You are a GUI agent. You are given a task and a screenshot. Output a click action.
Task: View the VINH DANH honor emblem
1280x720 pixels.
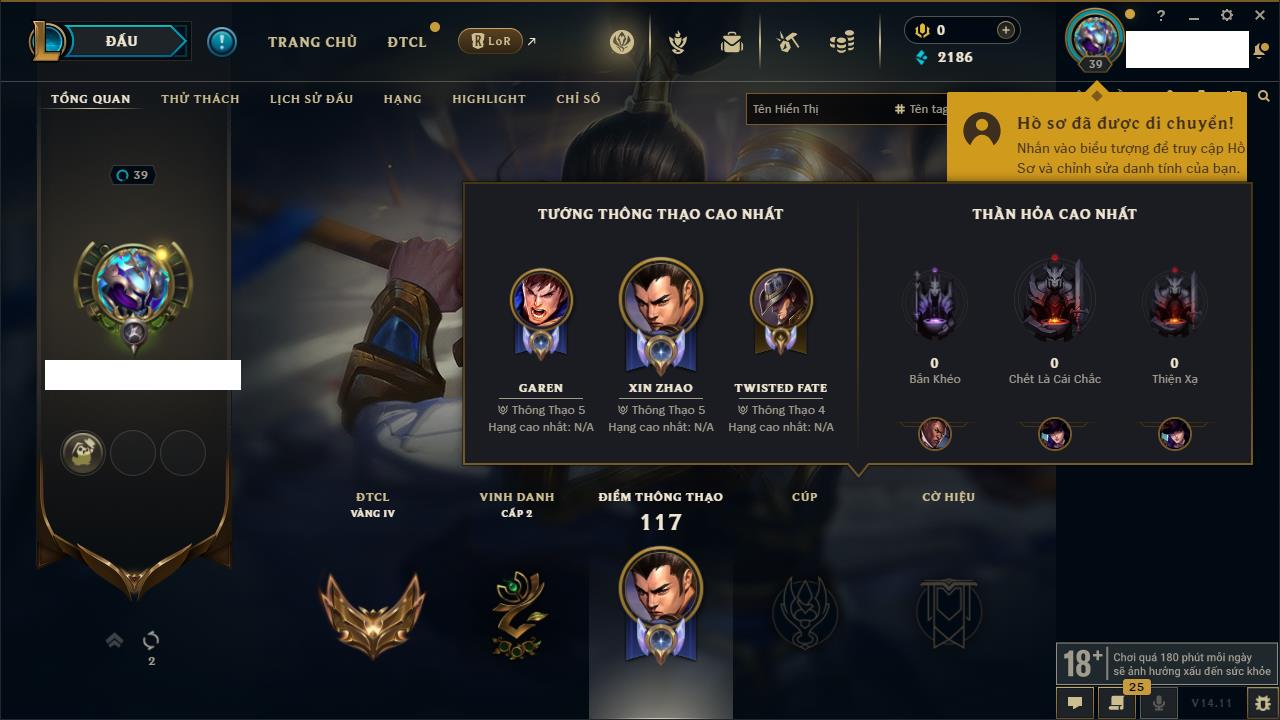517,613
